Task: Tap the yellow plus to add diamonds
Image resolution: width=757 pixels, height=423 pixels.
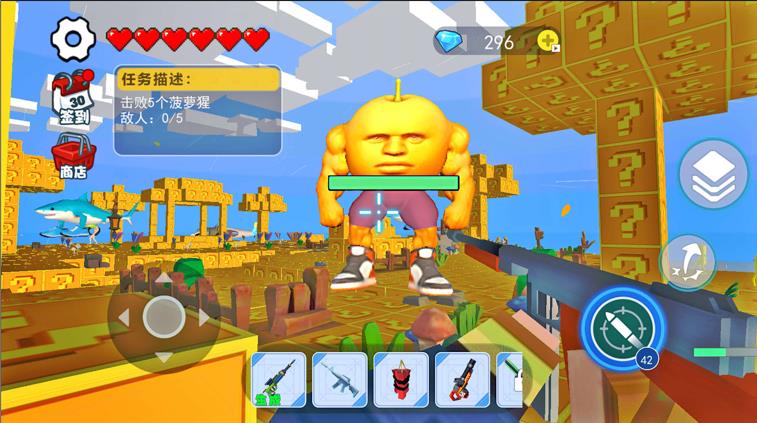Action: point(548,41)
